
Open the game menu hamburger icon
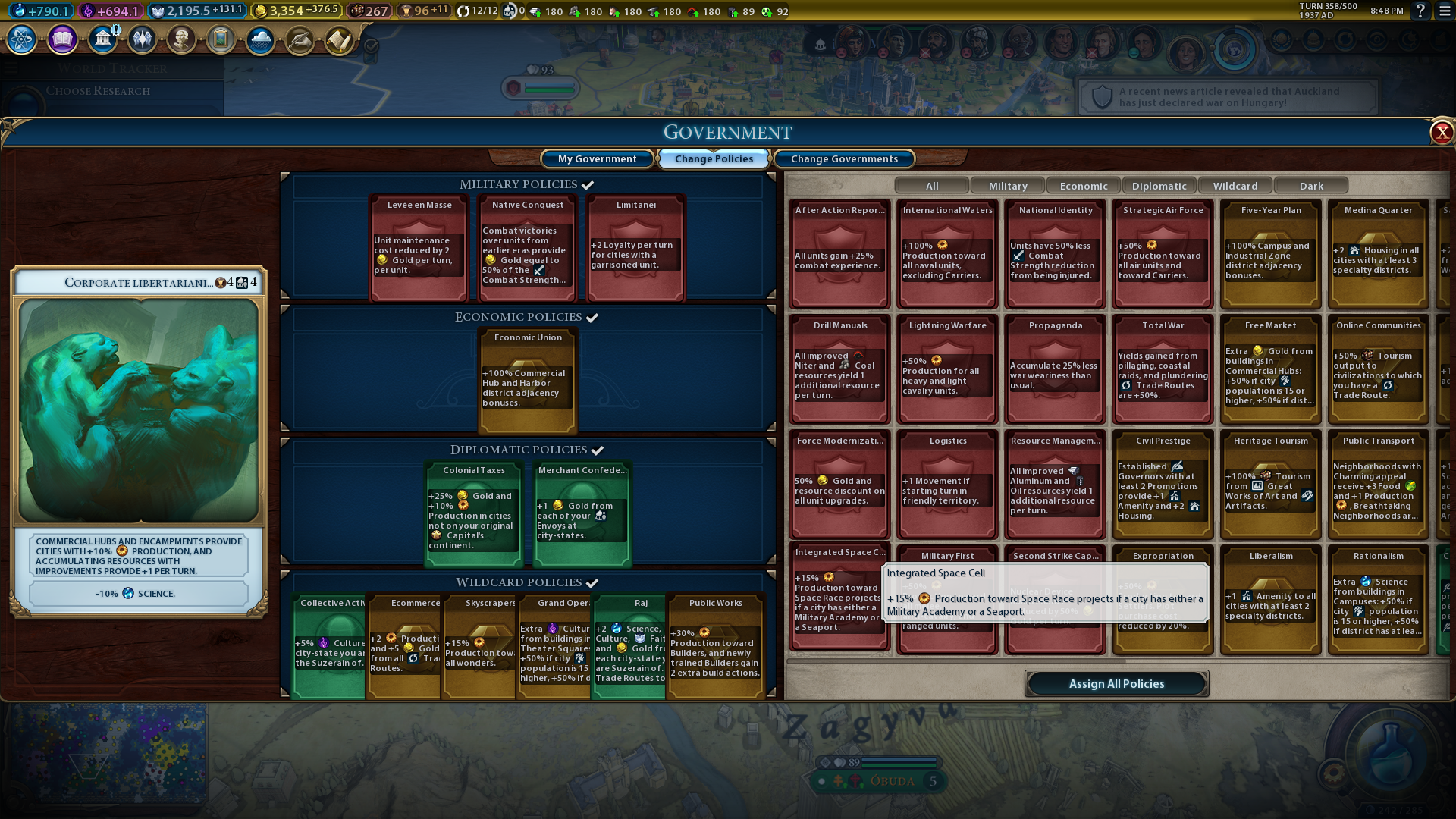click(1444, 11)
